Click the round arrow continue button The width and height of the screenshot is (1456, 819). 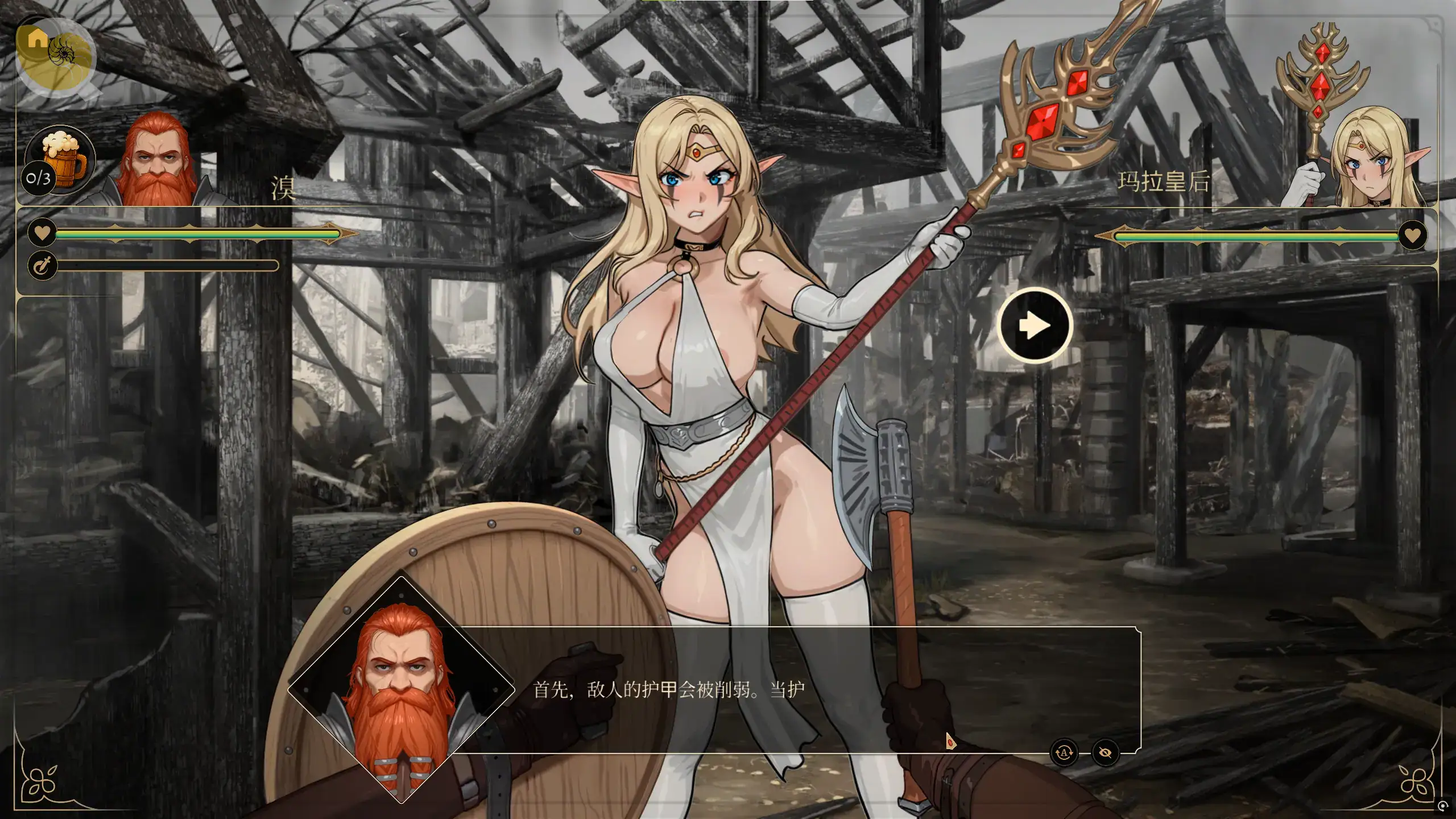point(1035,326)
